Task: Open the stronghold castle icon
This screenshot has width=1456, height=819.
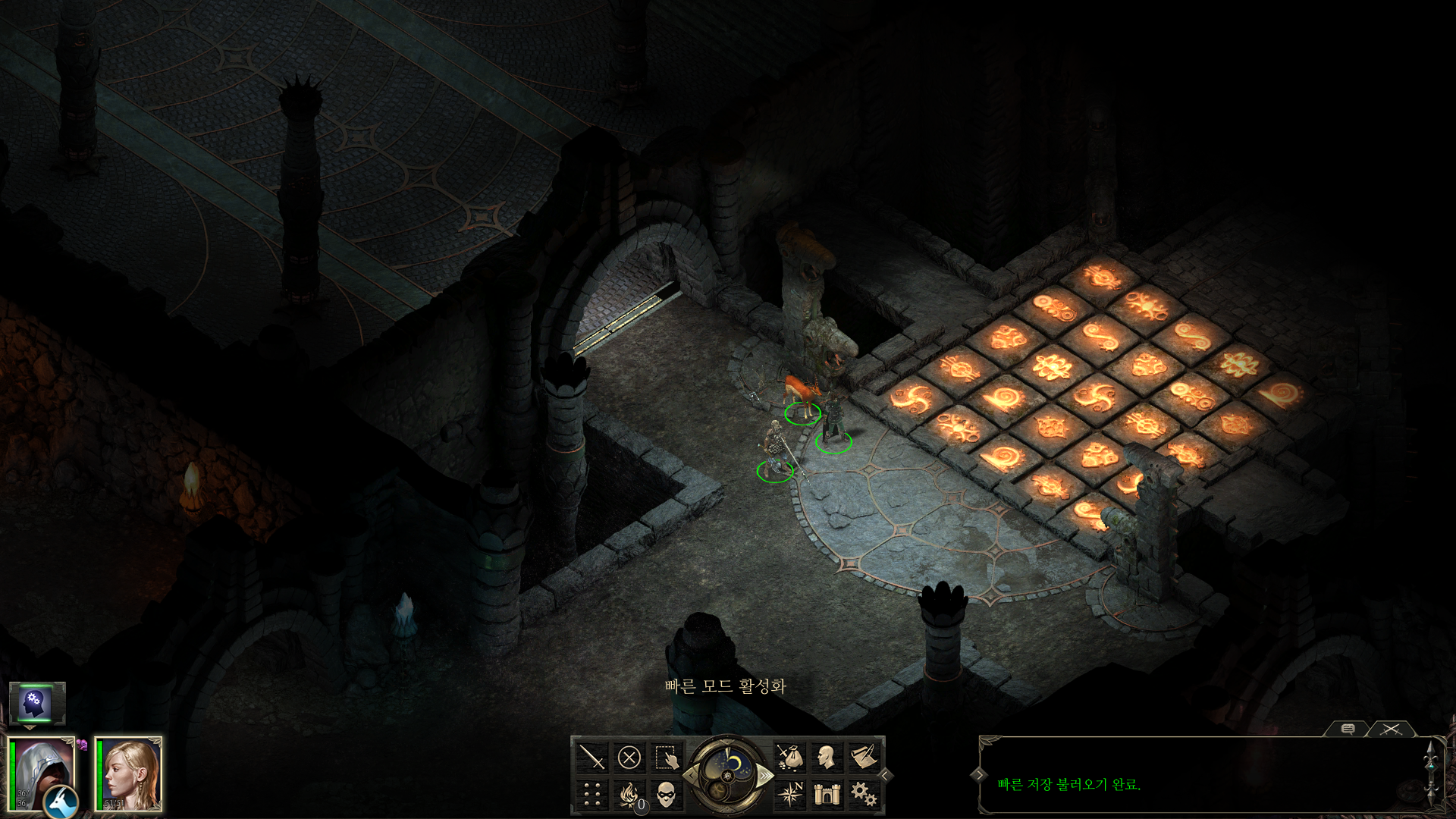Action: tap(827, 794)
